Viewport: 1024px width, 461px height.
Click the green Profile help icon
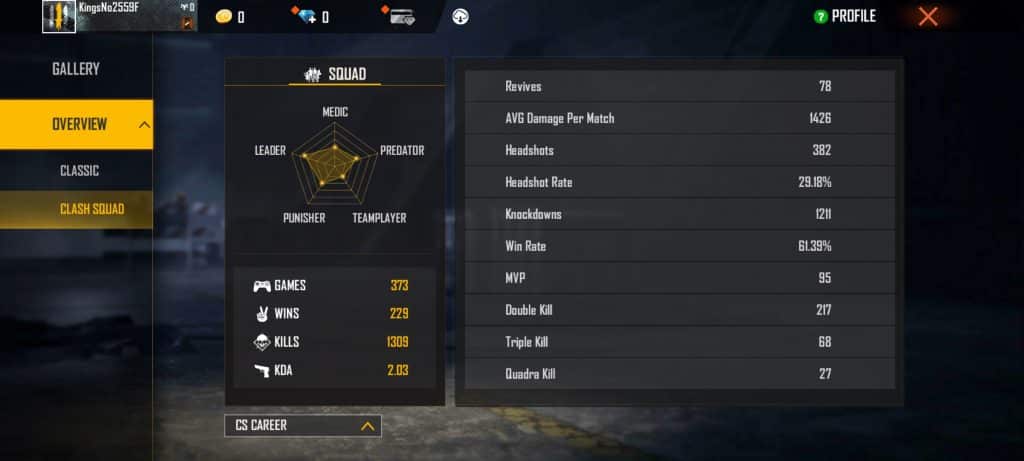coord(820,17)
